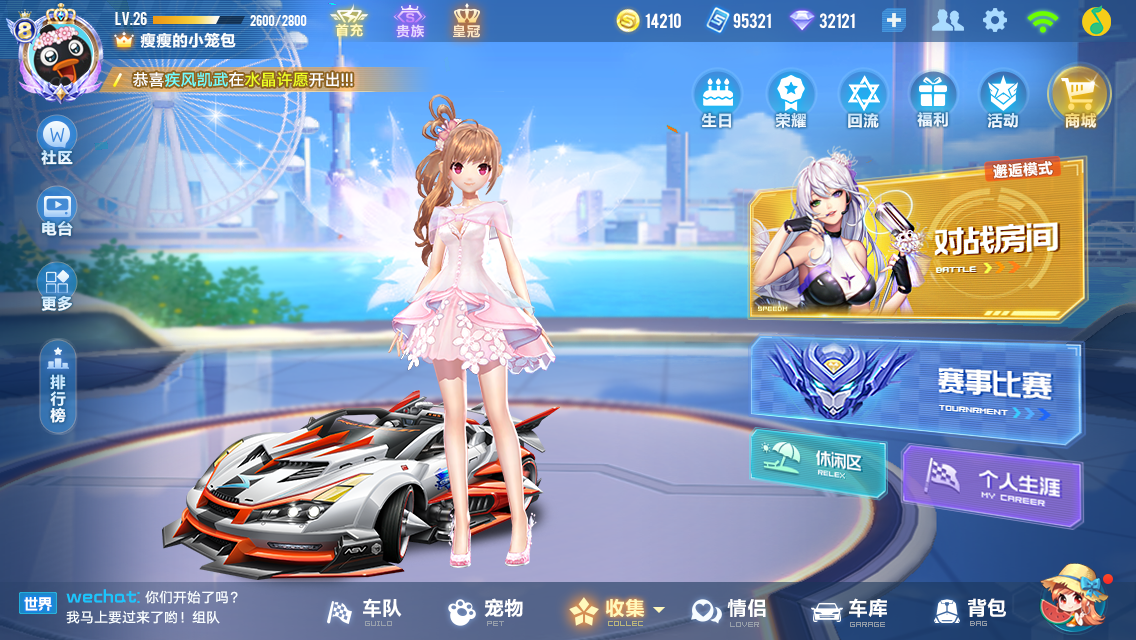Open the 商城 shop
This screenshot has height=640, width=1136.
[x=1079, y=100]
